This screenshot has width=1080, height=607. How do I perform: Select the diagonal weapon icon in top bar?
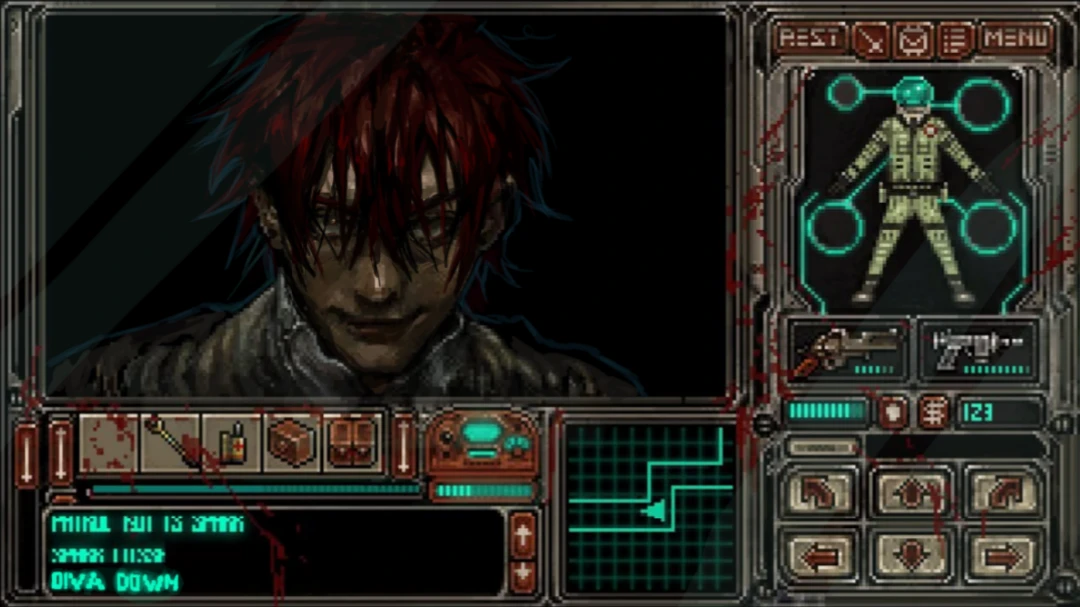872,40
